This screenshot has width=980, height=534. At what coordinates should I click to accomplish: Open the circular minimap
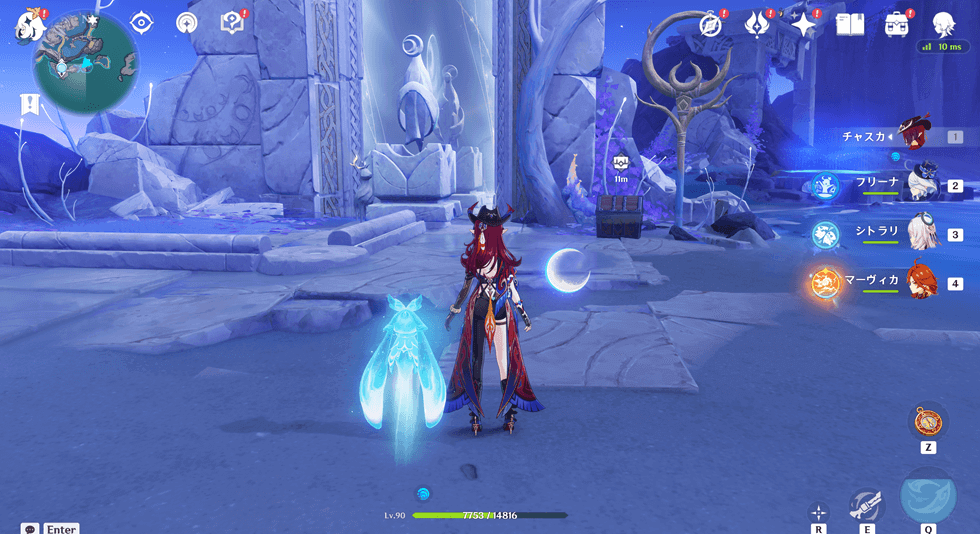[86, 63]
